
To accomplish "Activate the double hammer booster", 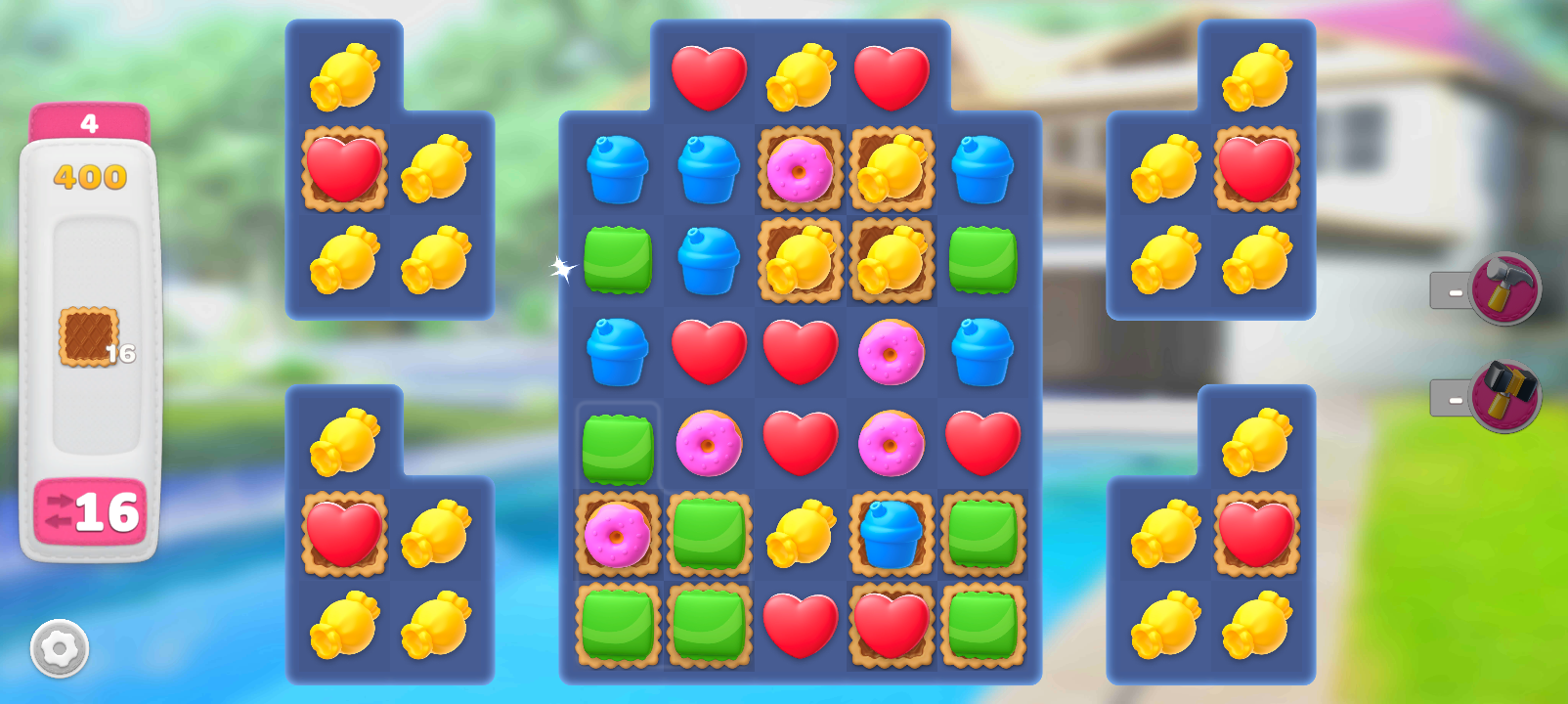I will 1504,396.
